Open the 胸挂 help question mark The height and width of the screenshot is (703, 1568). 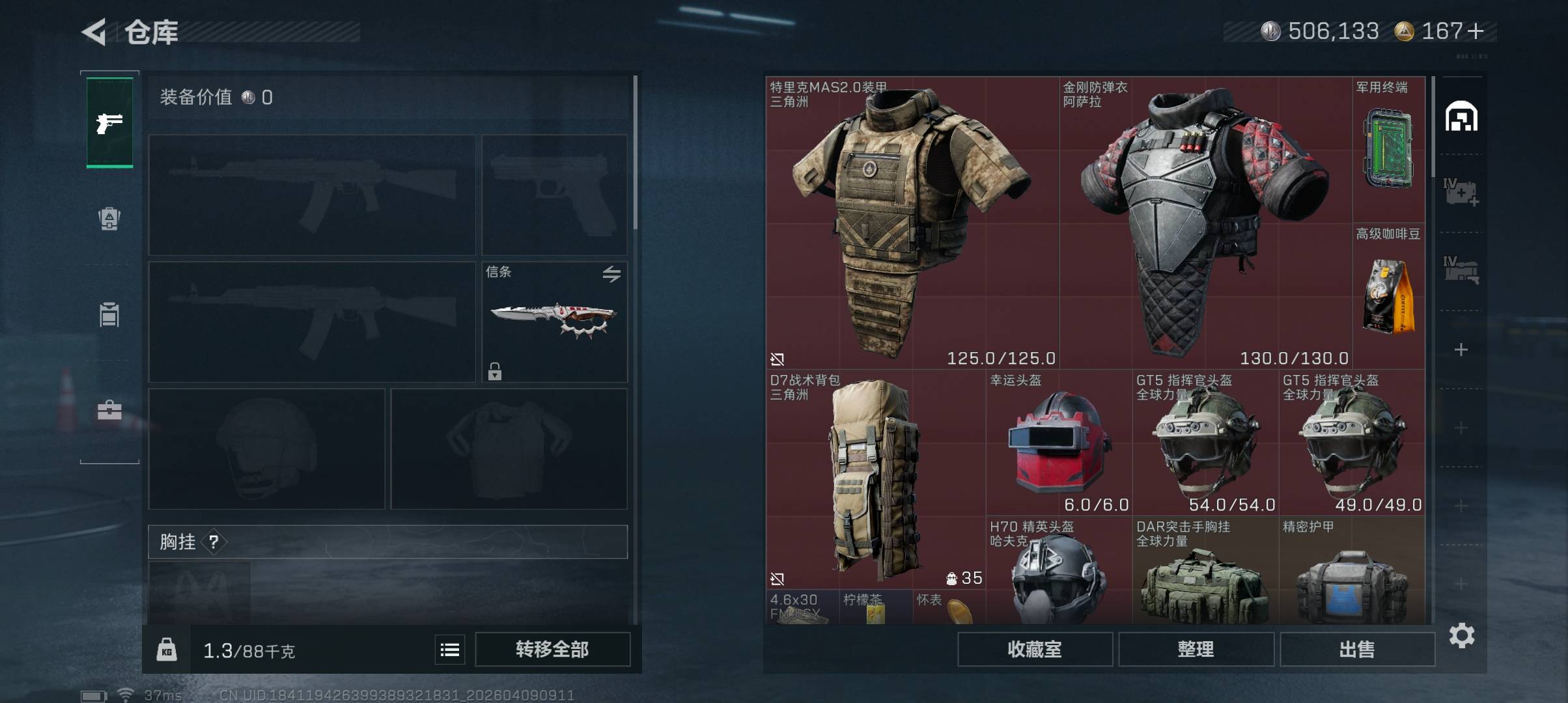coord(214,542)
